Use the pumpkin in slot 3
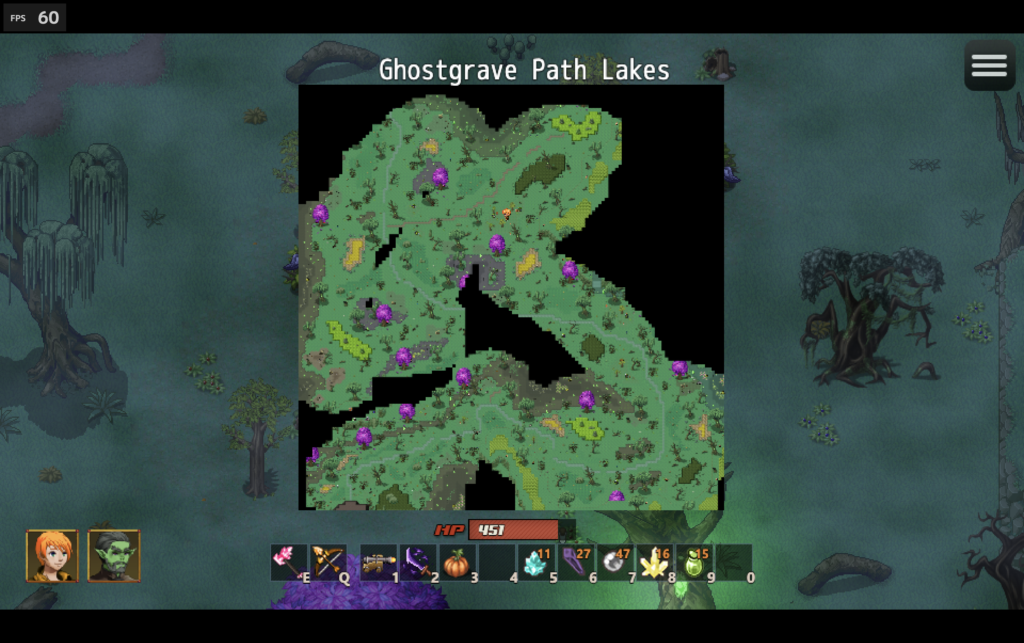The height and width of the screenshot is (643, 1024). tap(457, 563)
